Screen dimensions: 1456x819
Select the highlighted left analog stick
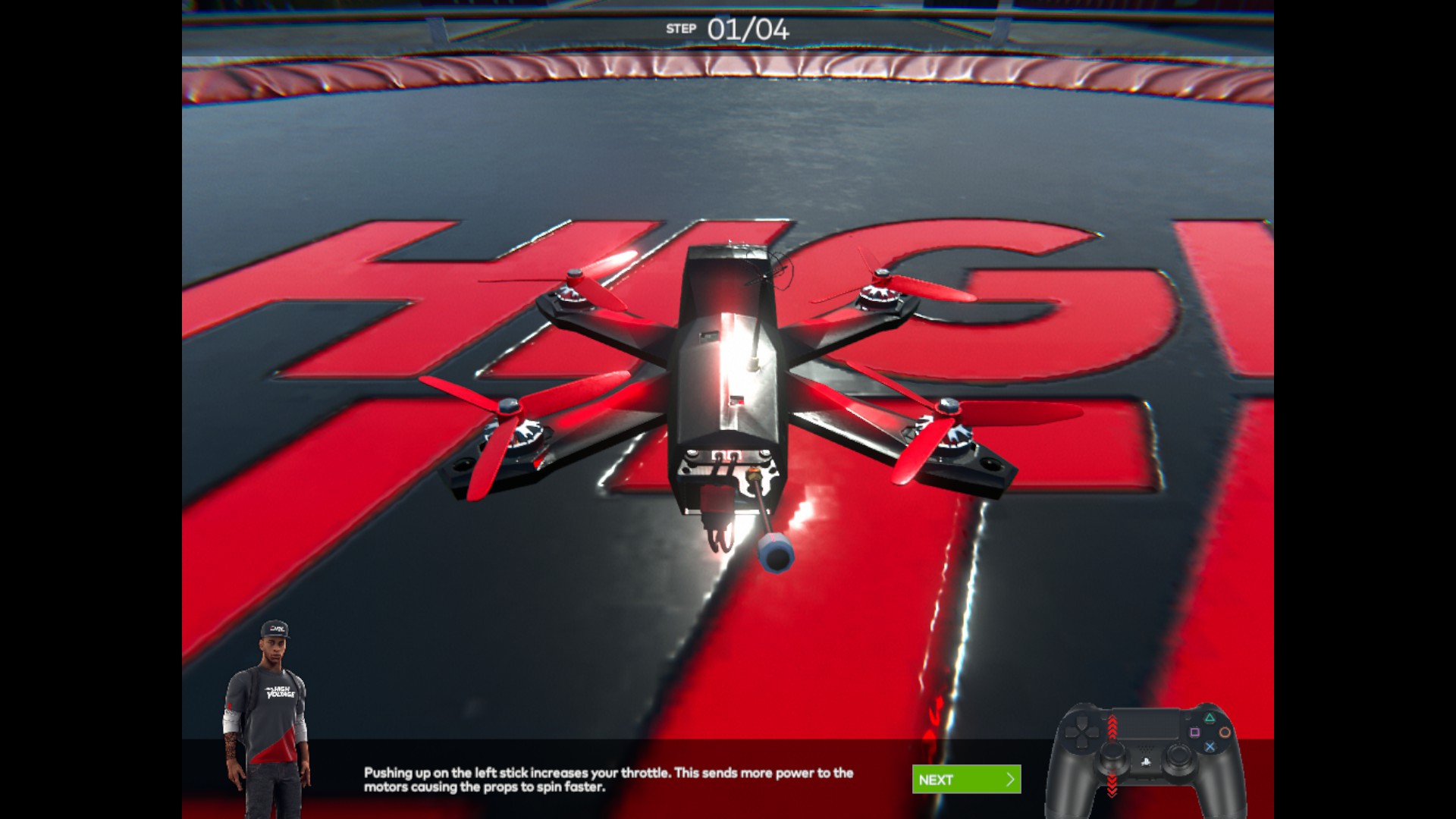(1113, 753)
